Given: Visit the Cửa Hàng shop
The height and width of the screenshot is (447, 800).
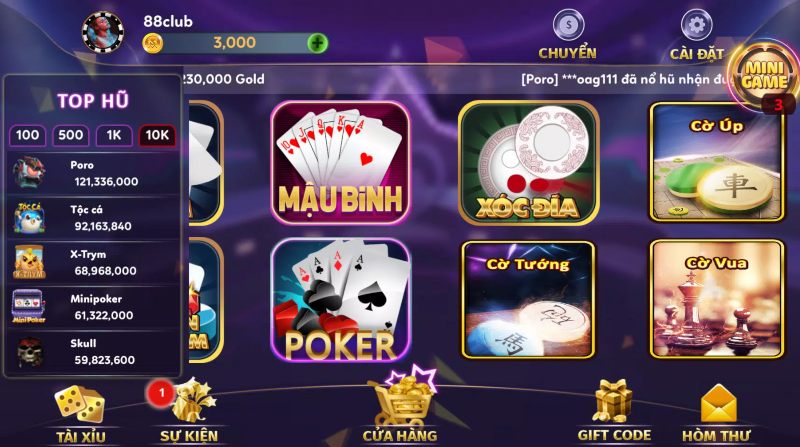Looking at the screenshot, I should 400,405.
